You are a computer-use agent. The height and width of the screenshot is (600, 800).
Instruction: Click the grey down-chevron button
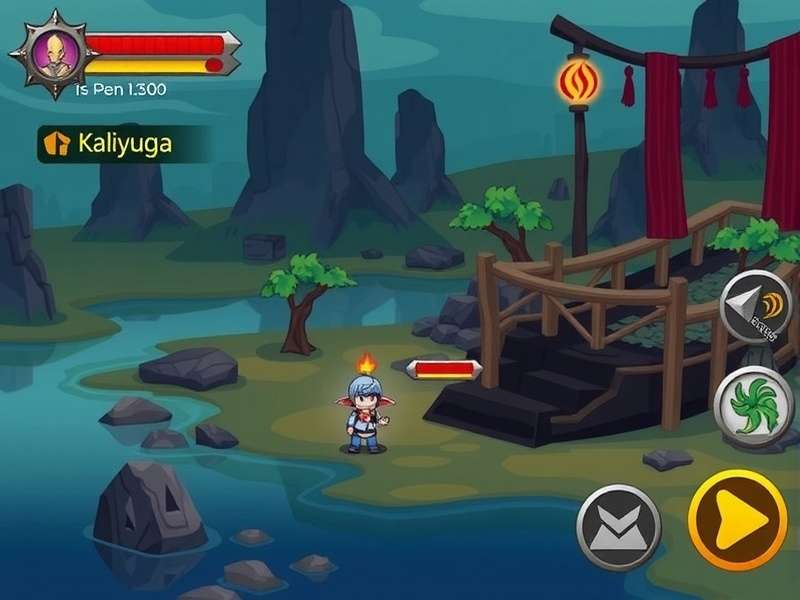point(619,527)
